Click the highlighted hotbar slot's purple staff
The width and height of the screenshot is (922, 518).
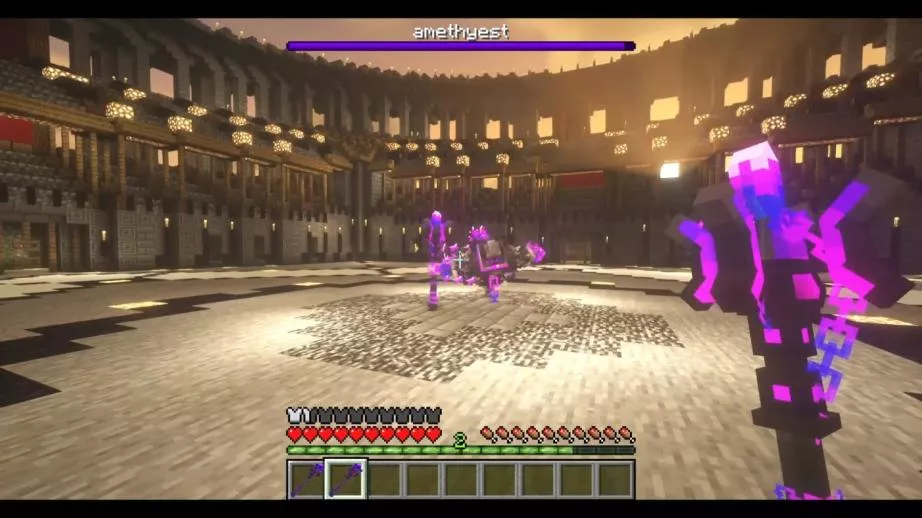(346, 479)
